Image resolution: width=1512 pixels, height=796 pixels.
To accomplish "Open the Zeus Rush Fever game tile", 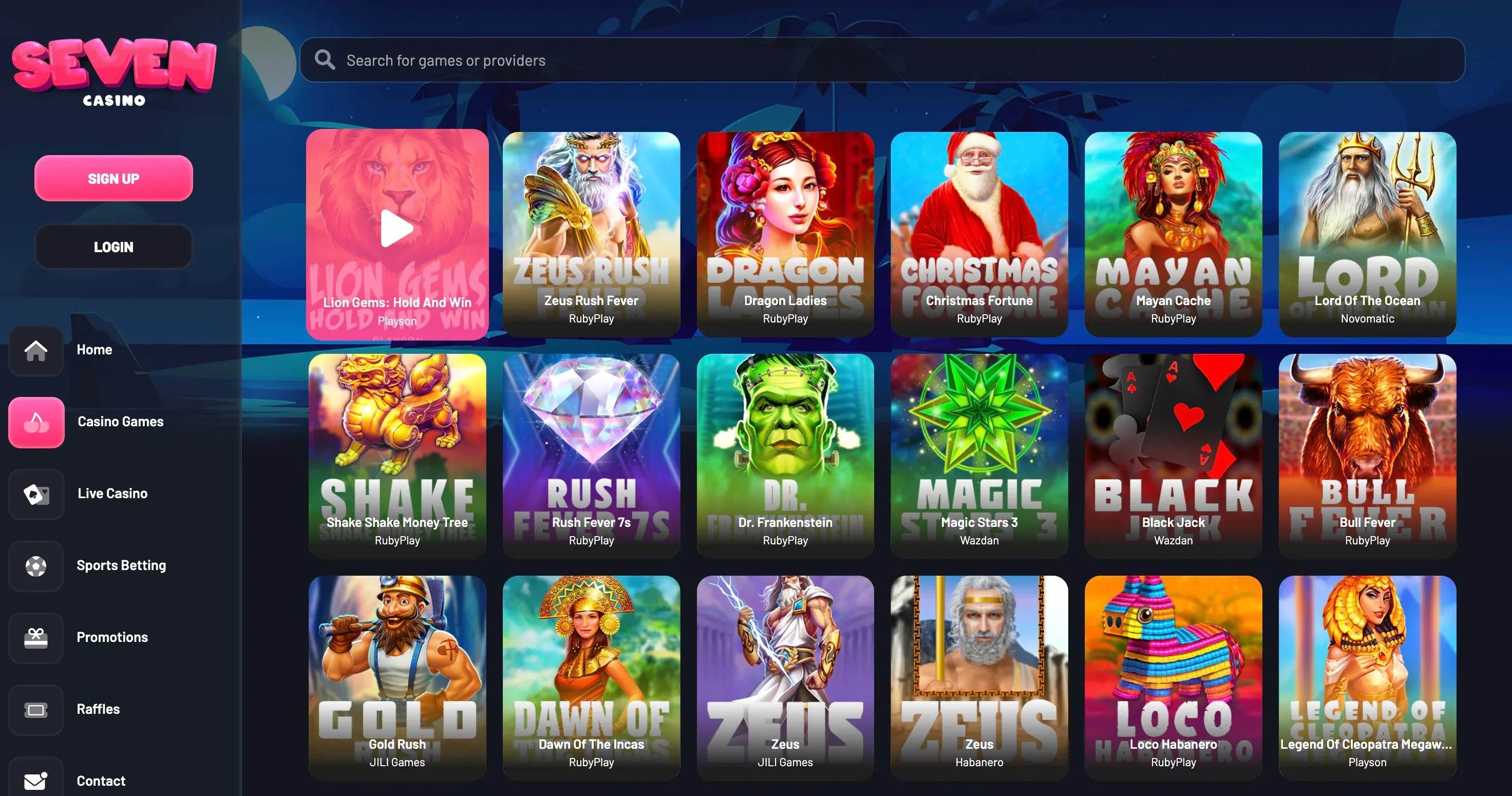I will point(591,234).
